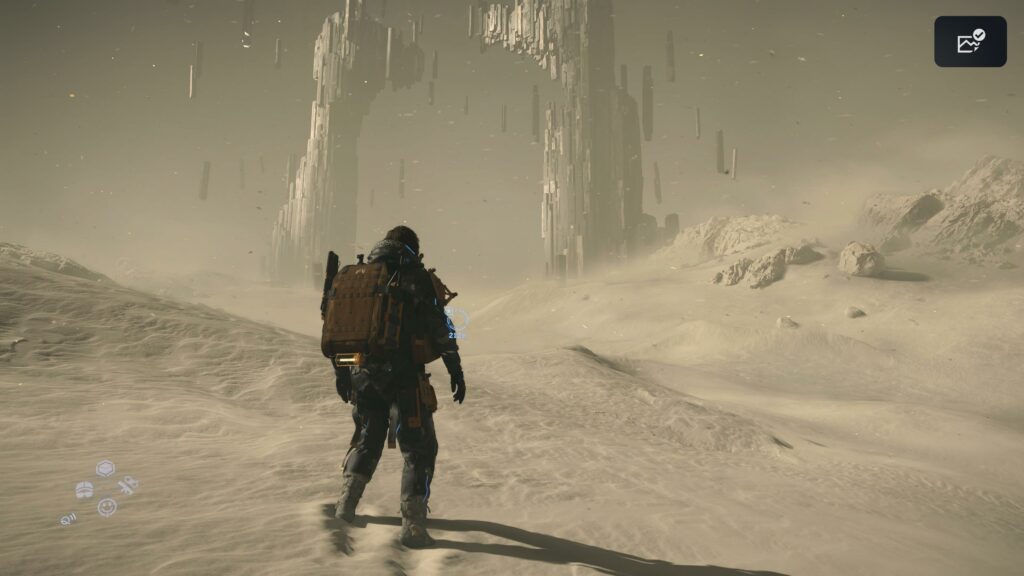
Task: Click the small scanner icon below the HUD wheel
Action: tap(68, 519)
